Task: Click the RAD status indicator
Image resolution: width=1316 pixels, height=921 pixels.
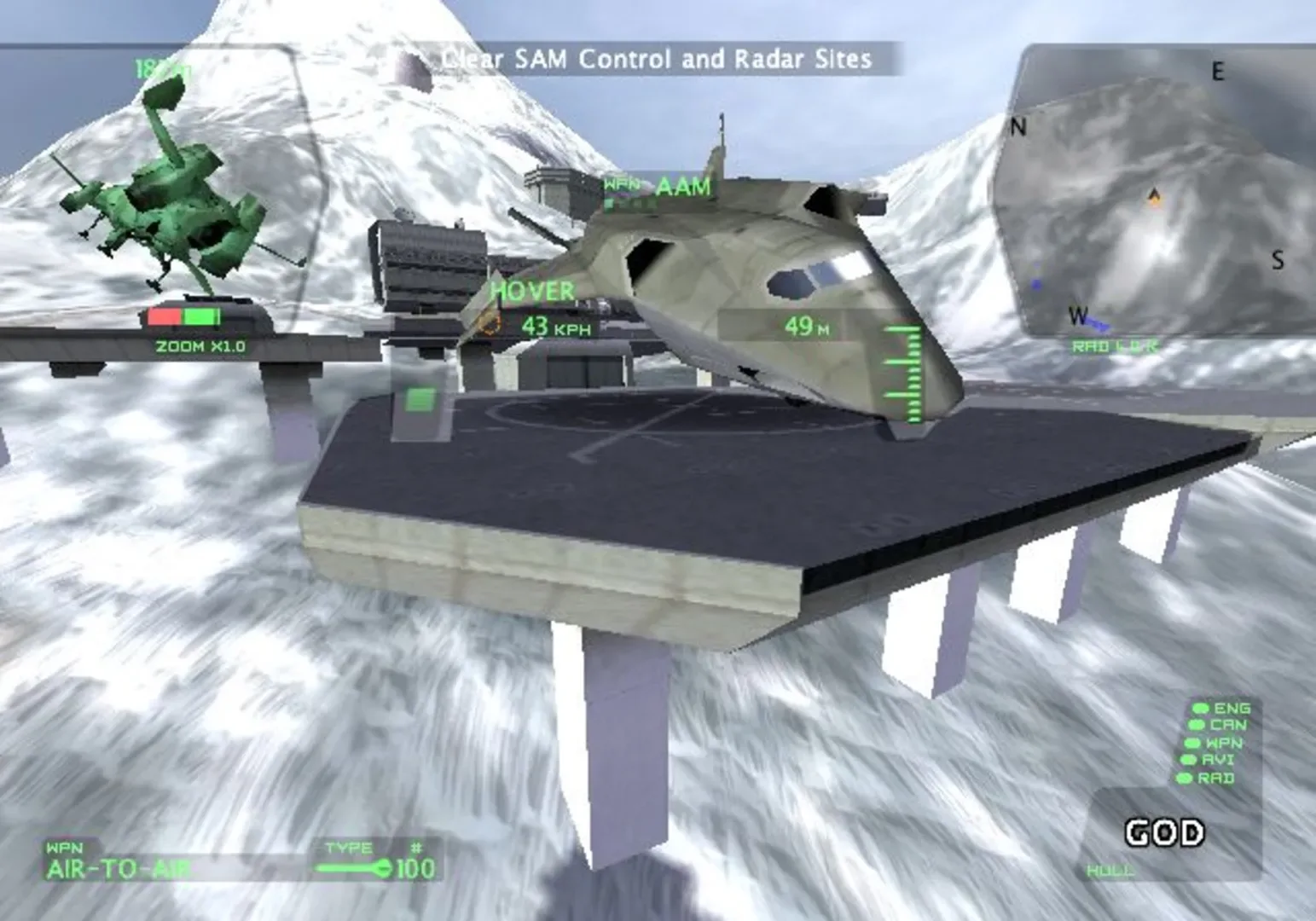Action: point(1185,778)
